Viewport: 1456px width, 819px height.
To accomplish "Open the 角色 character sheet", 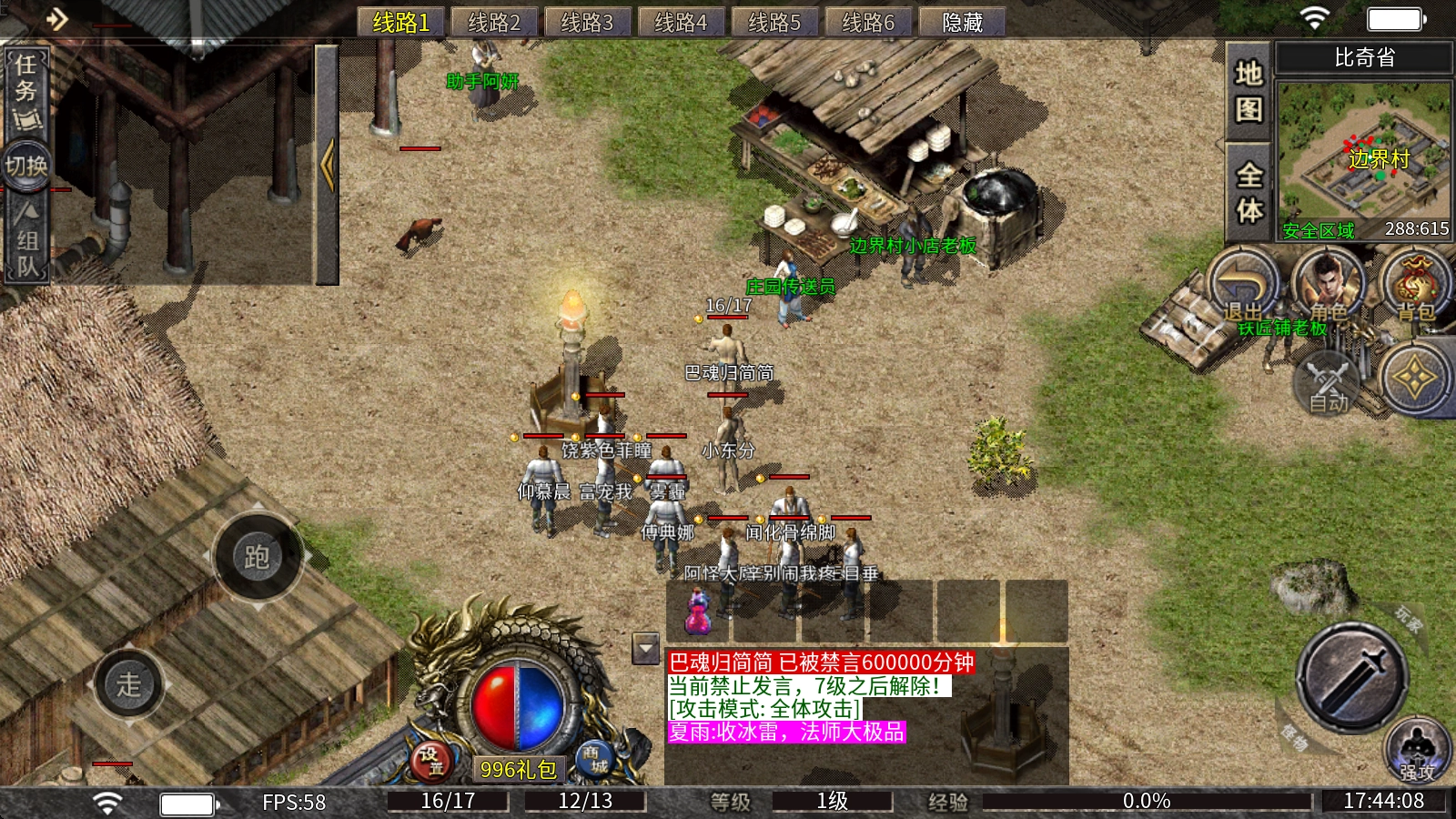I will 1329,285.
